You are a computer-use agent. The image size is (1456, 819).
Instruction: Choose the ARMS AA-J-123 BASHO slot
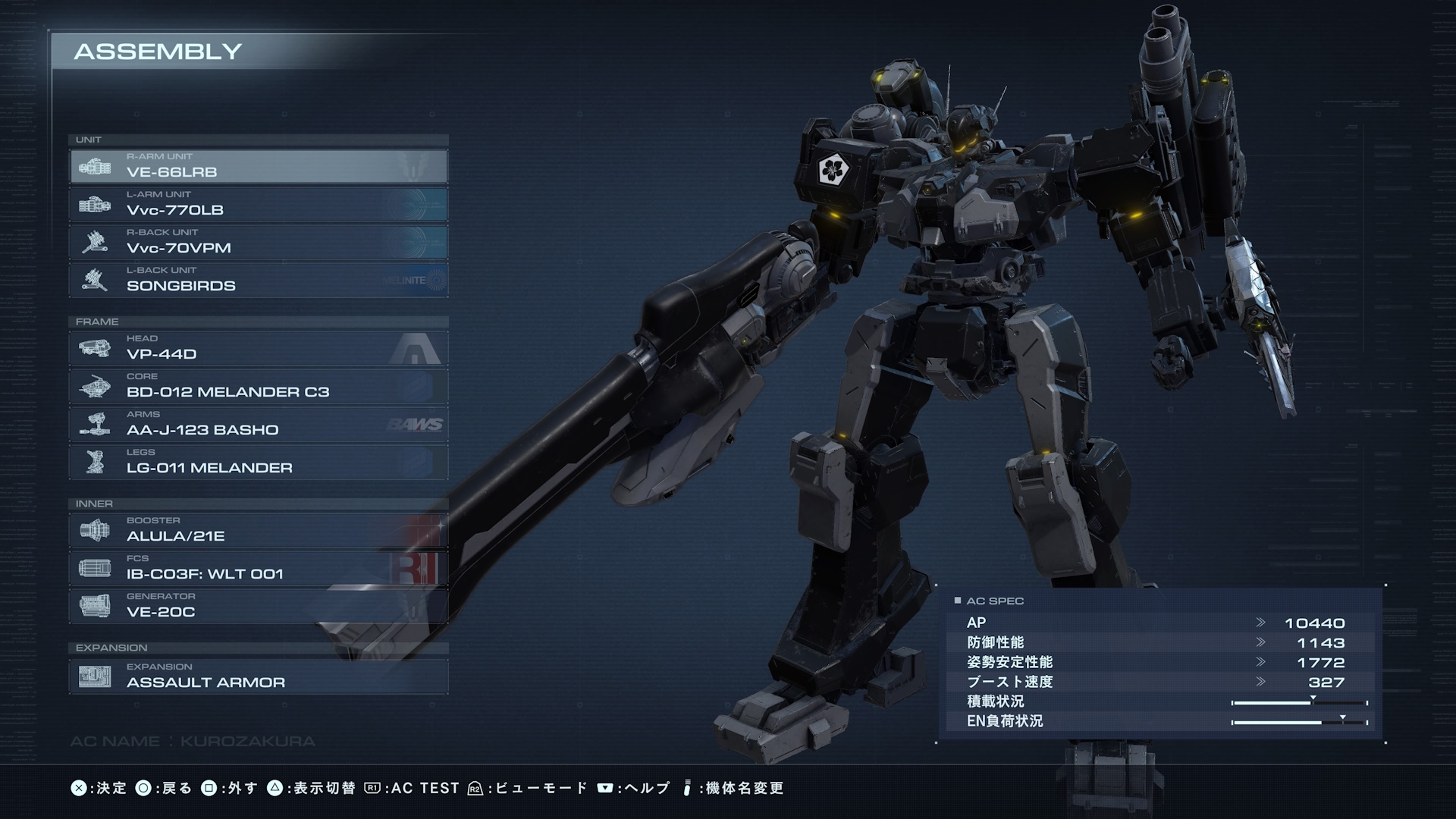click(x=259, y=424)
